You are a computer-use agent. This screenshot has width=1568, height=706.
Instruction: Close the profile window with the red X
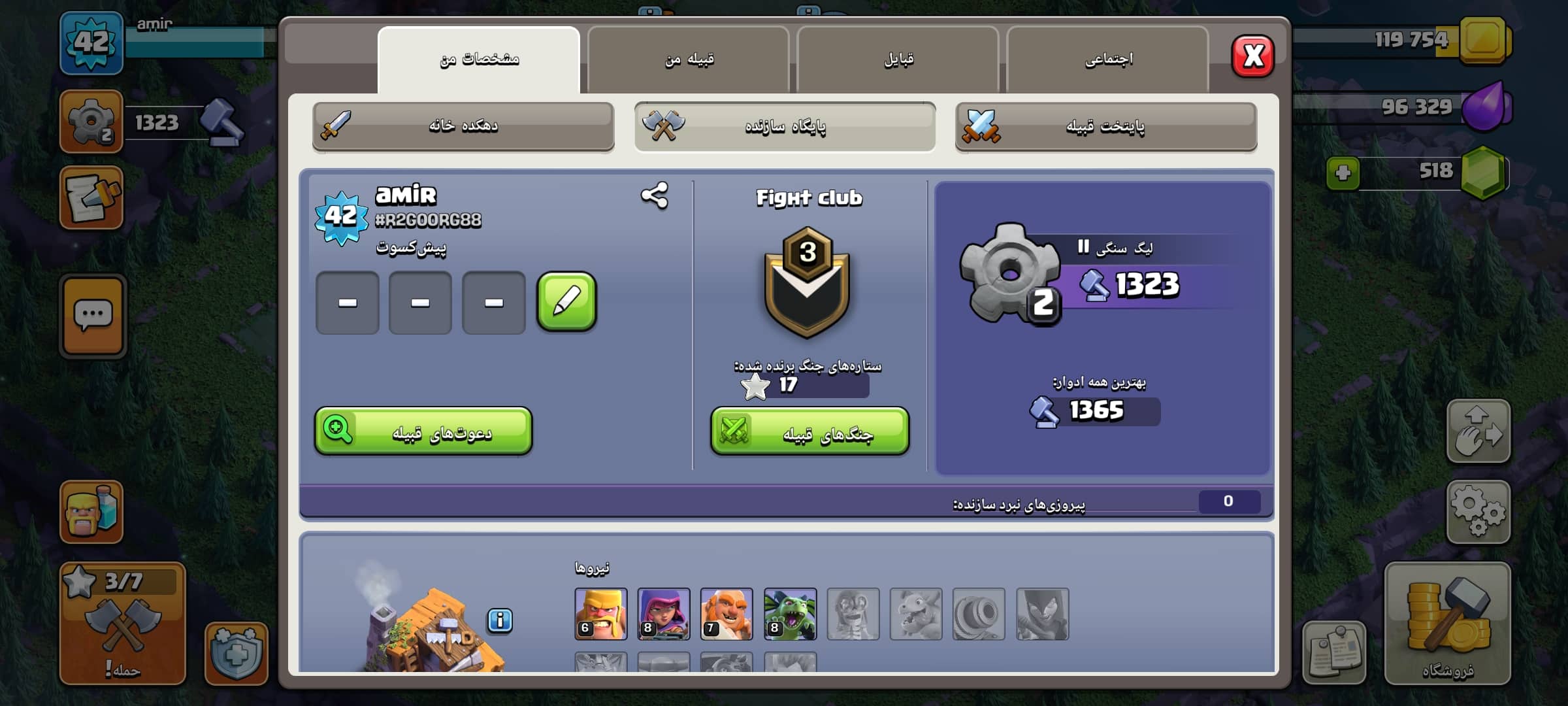click(1252, 56)
